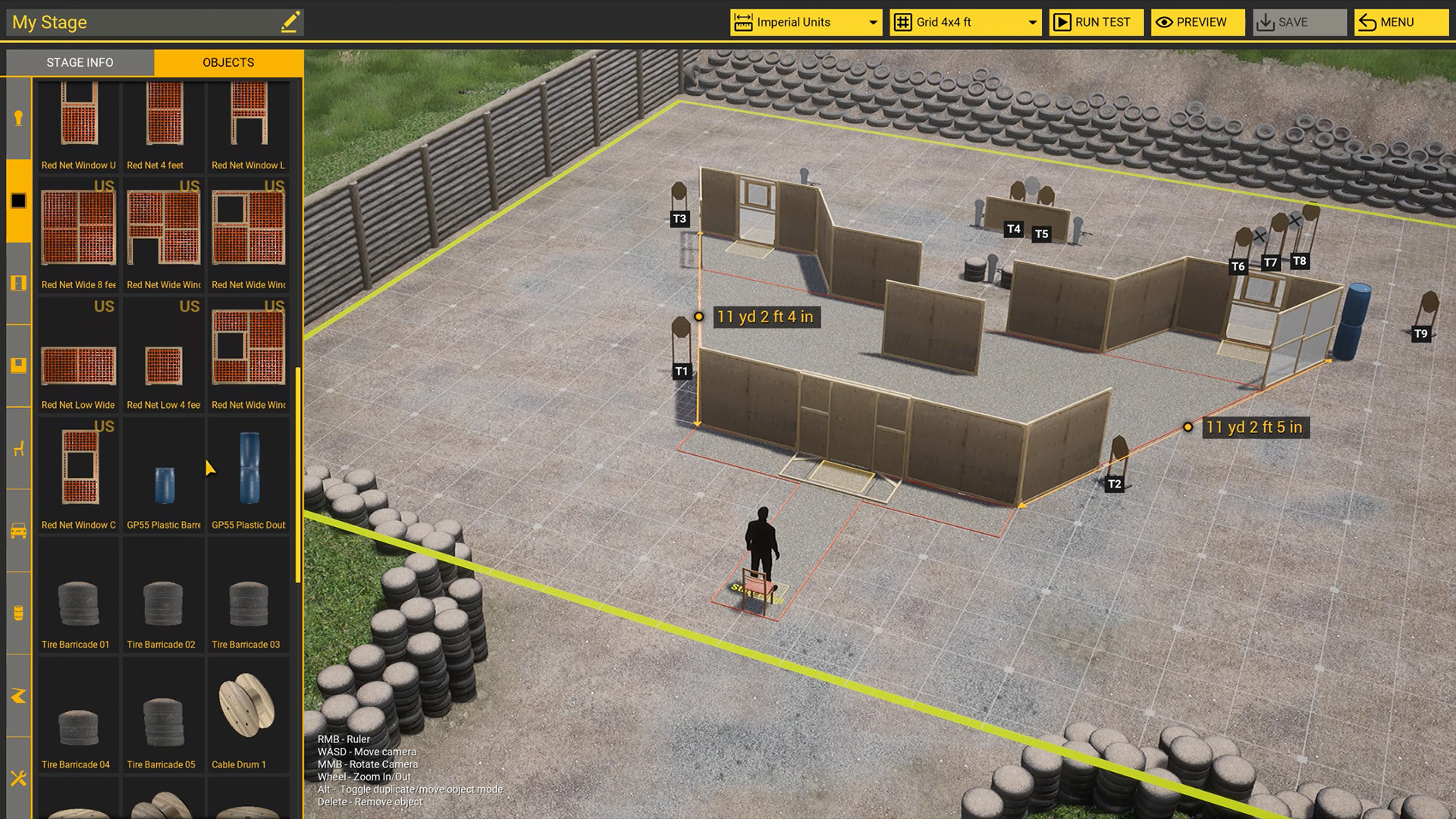Open the Imperial Units dropdown
This screenshot has width=1456, height=819.
pyautogui.click(x=806, y=22)
